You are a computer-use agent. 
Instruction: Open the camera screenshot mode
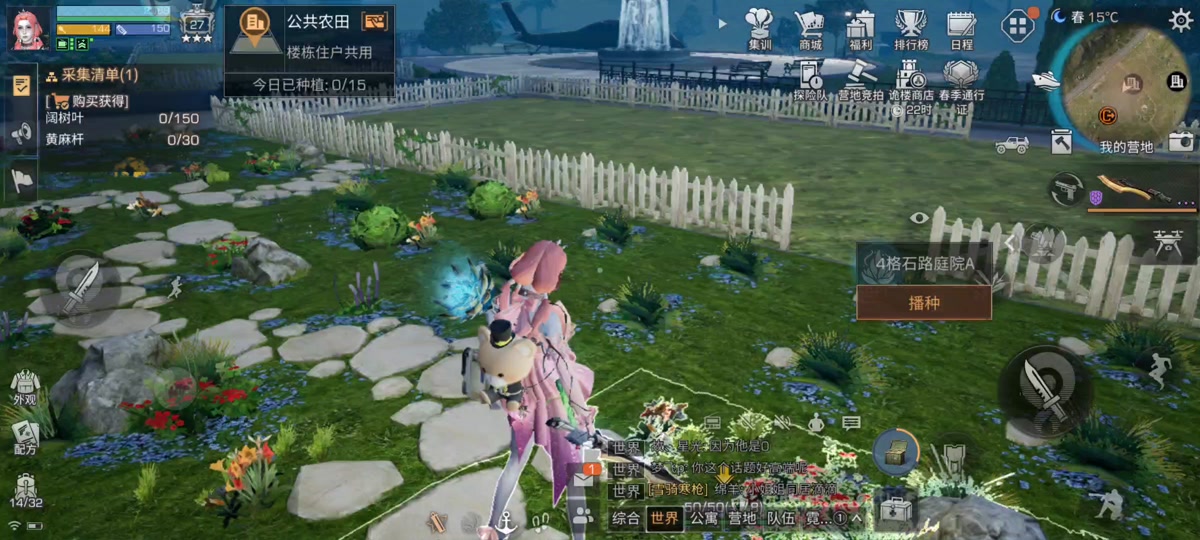[1181, 143]
